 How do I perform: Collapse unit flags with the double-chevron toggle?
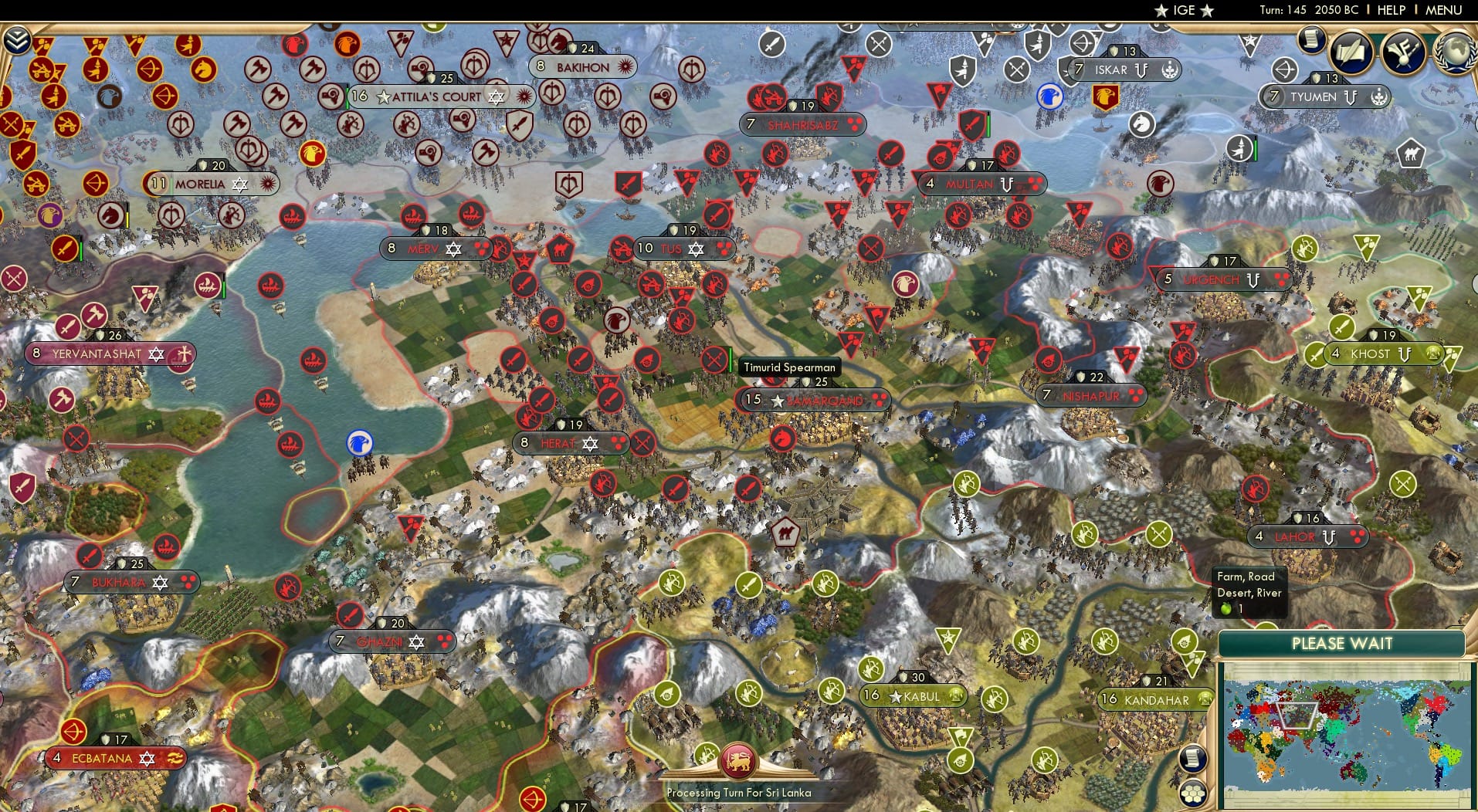click(x=18, y=41)
